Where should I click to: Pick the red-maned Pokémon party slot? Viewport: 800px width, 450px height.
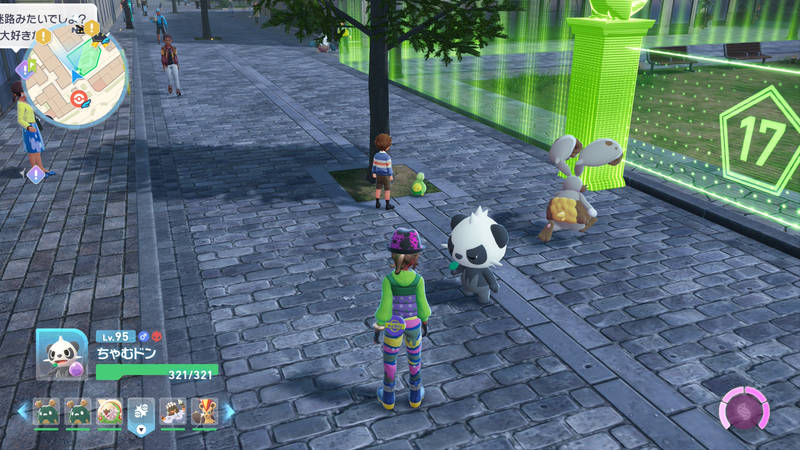tap(204, 411)
